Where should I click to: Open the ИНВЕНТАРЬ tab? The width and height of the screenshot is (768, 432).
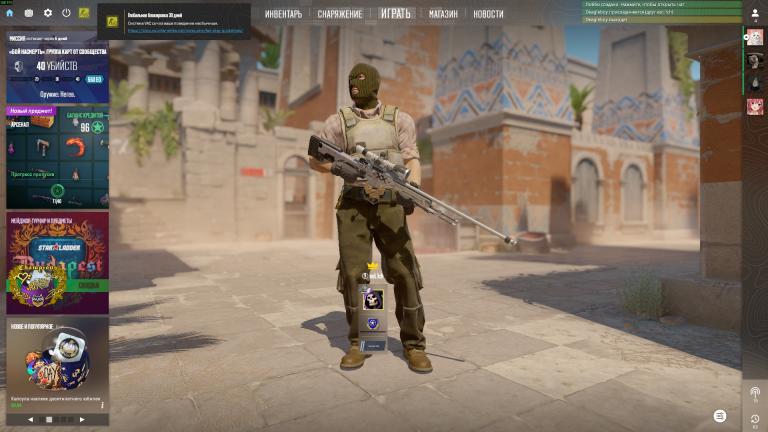click(x=284, y=14)
